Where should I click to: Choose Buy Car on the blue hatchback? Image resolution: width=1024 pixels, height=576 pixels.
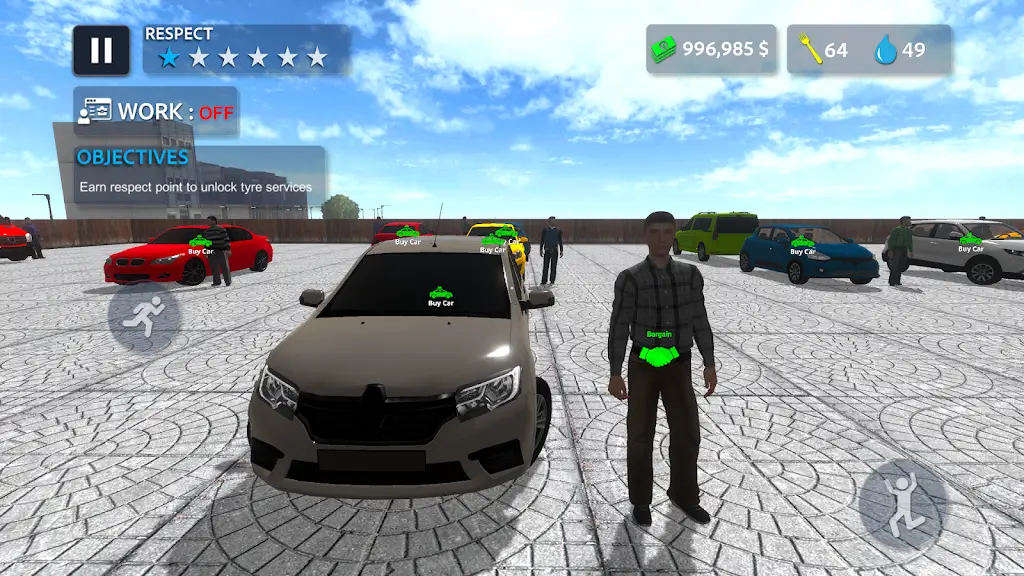point(802,246)
